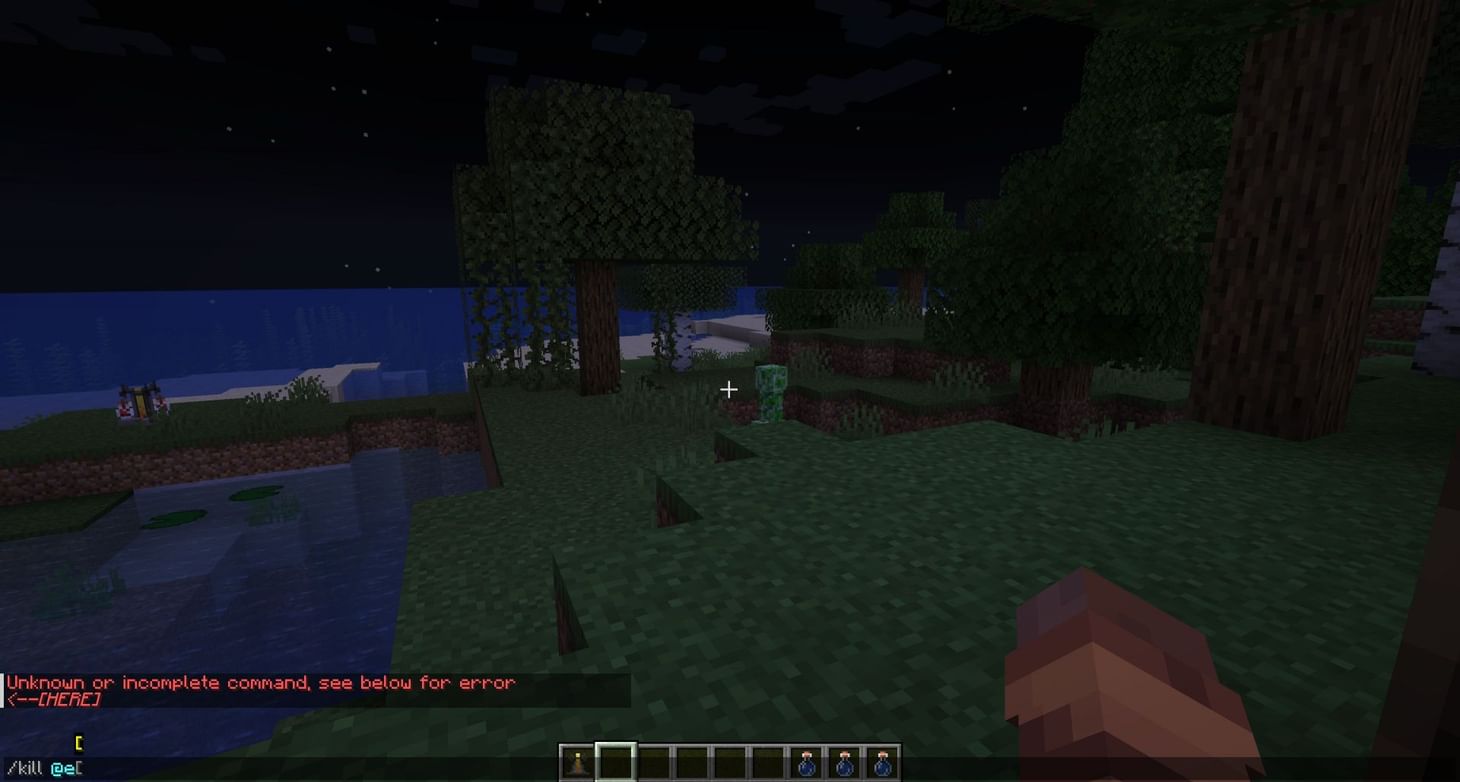
Task: Select the water bottle in hotbar slot seven
Action: [806, 762]
